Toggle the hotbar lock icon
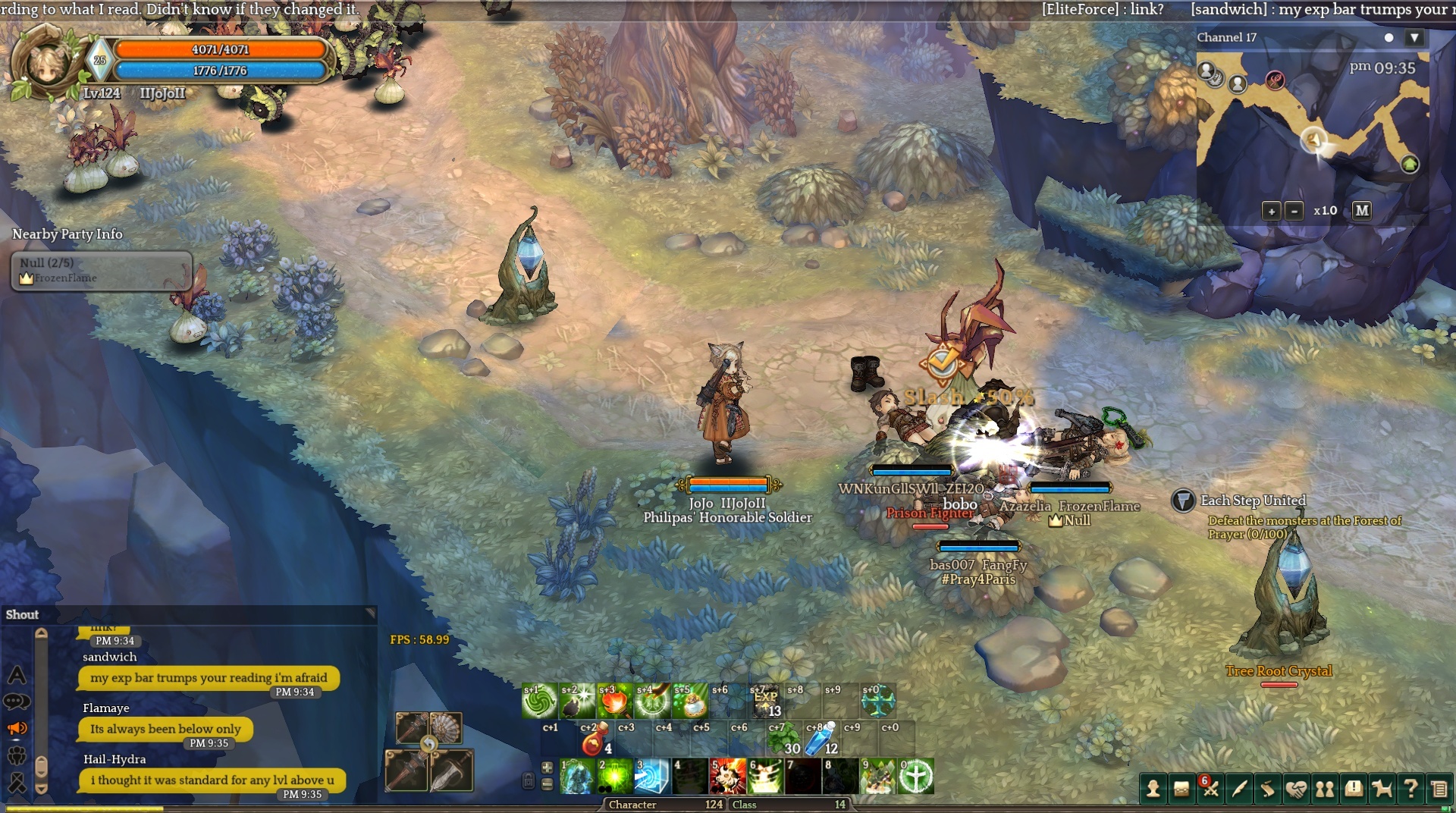Image resolution: width=1456 pixels, height=813 pixels. coord(529,780)
